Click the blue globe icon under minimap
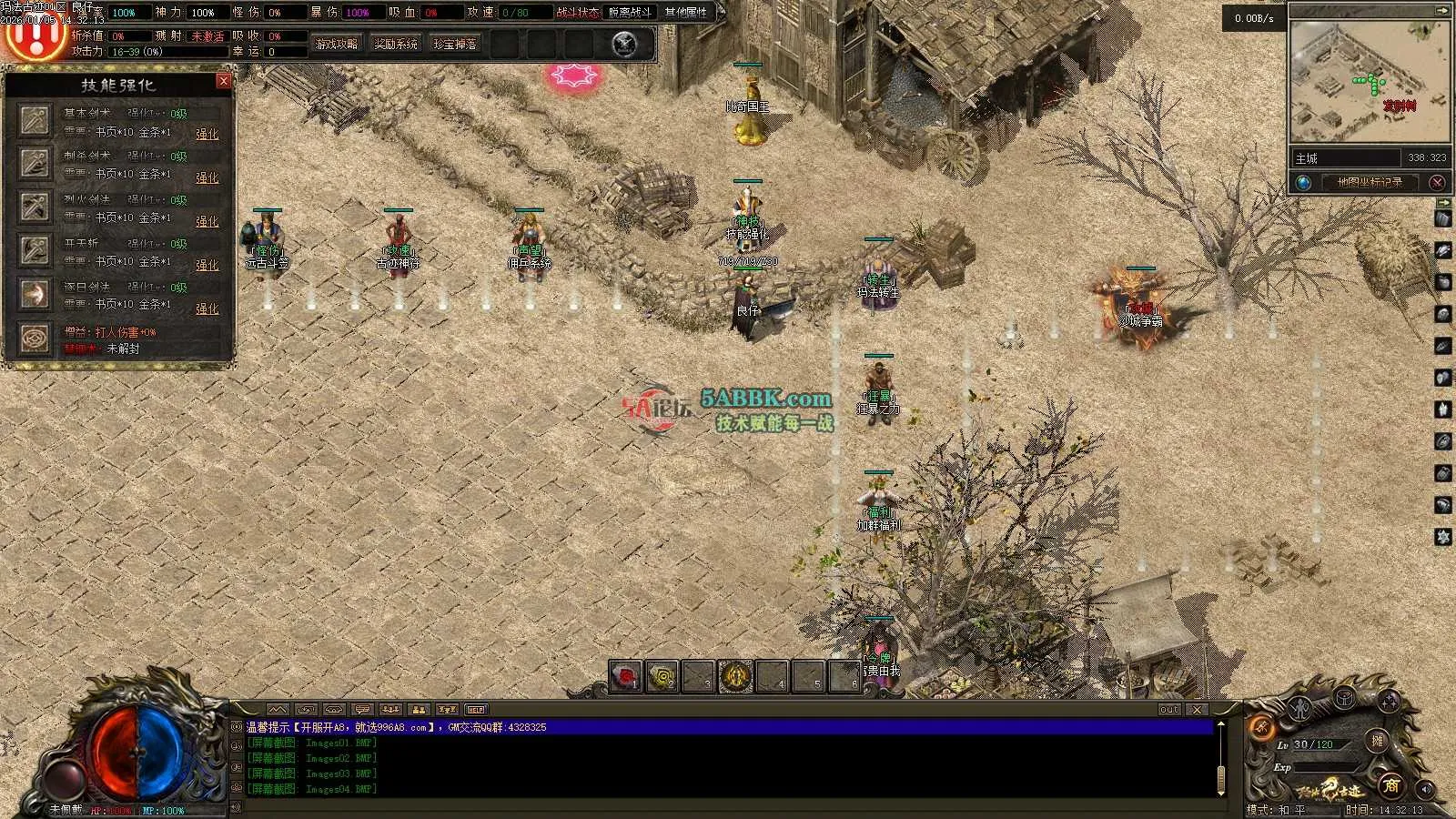The height and width of the screenshot is (819, 1456). point(1303,182)
